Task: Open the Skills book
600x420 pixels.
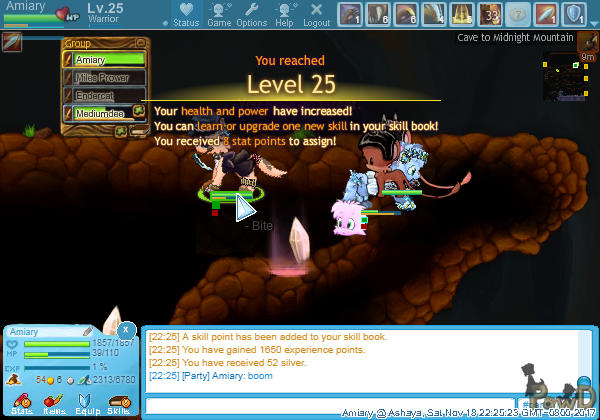Action: tap(118, 403)
